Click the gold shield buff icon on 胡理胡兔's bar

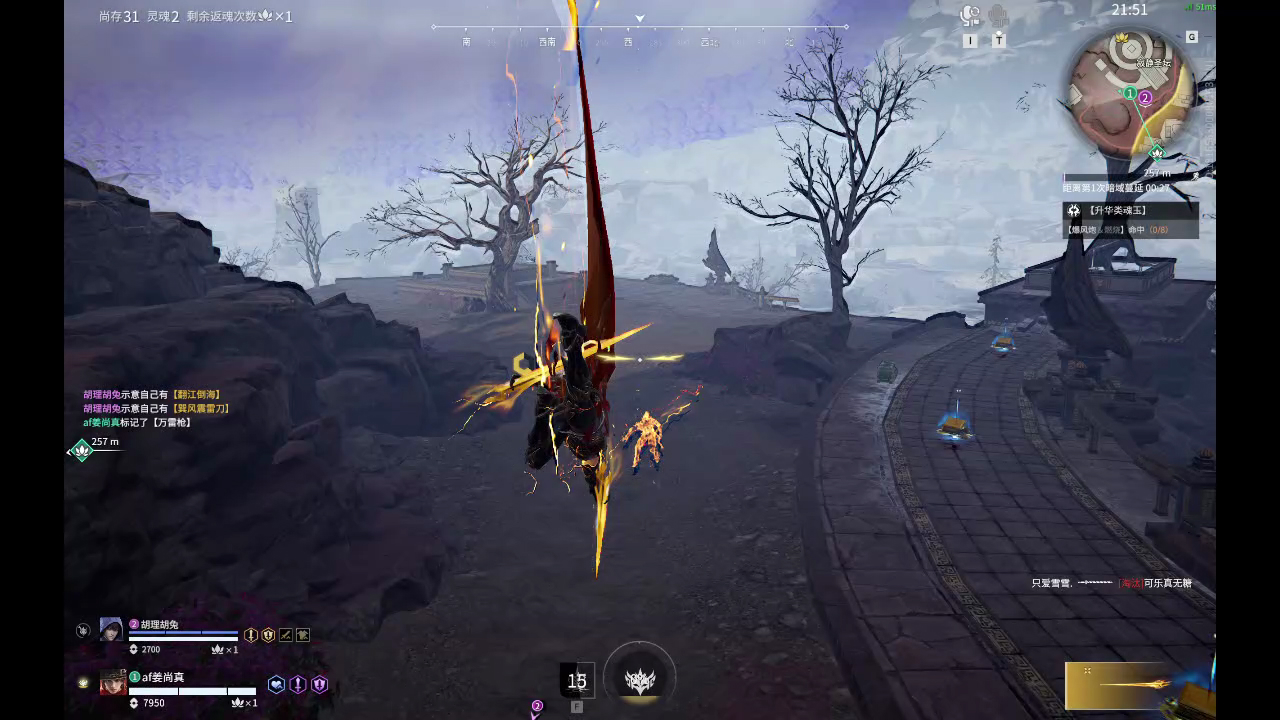point(267,634)
